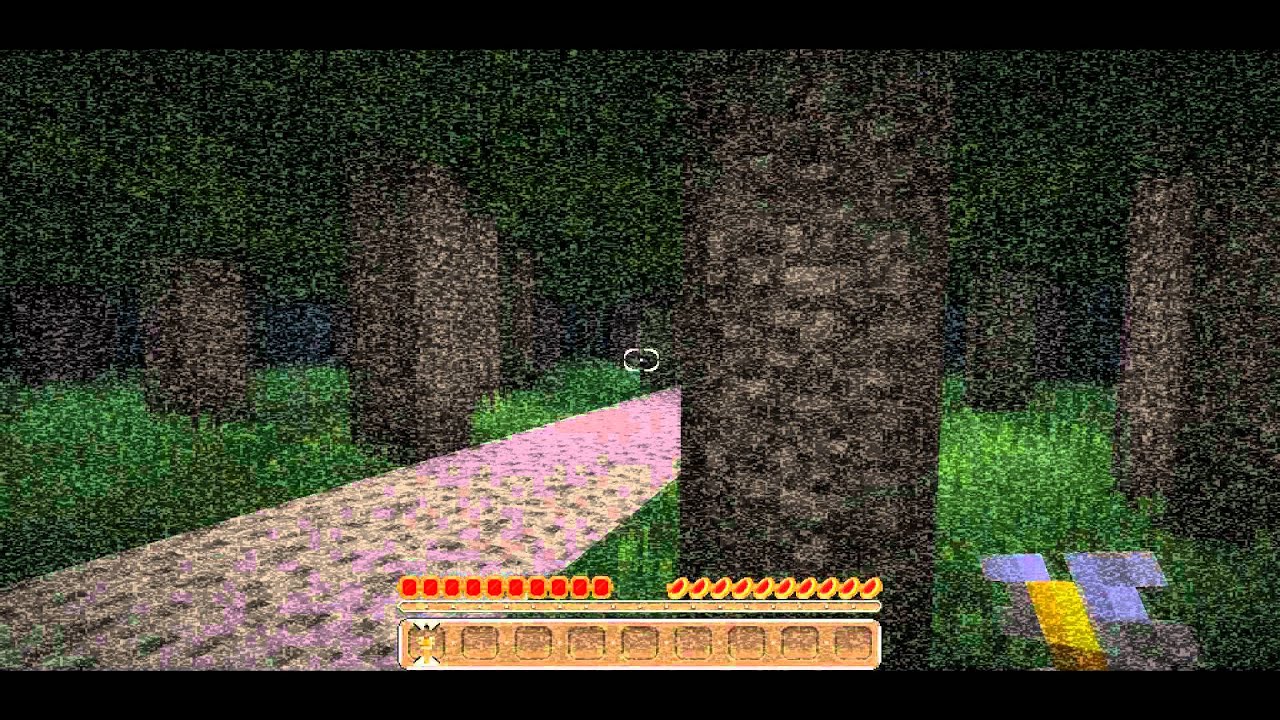
Task: Select the item in the first hotbar slot
Action: (x=425, y=647)
